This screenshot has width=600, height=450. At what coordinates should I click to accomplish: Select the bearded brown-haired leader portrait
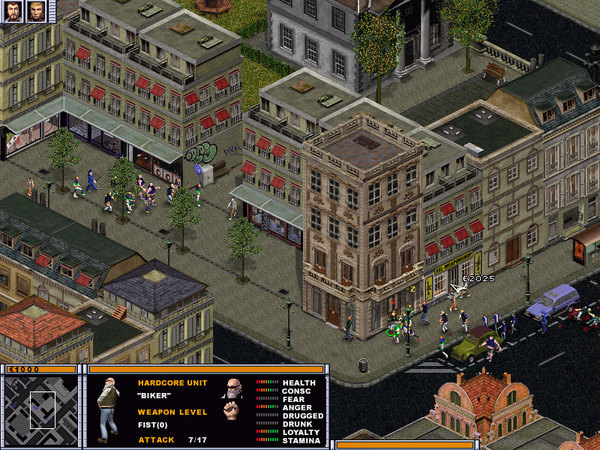[13, 11]
